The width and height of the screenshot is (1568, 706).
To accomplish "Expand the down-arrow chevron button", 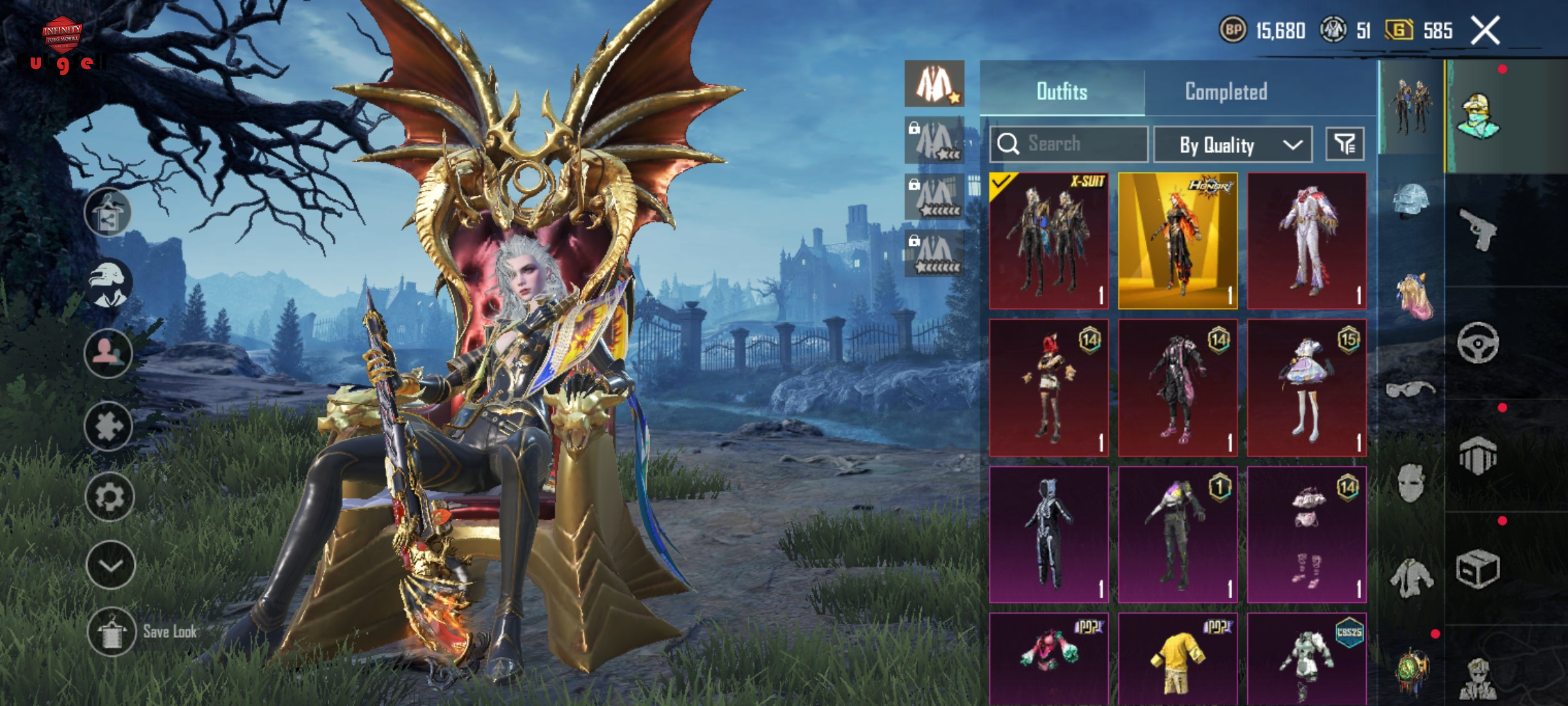I will point(110,565).
